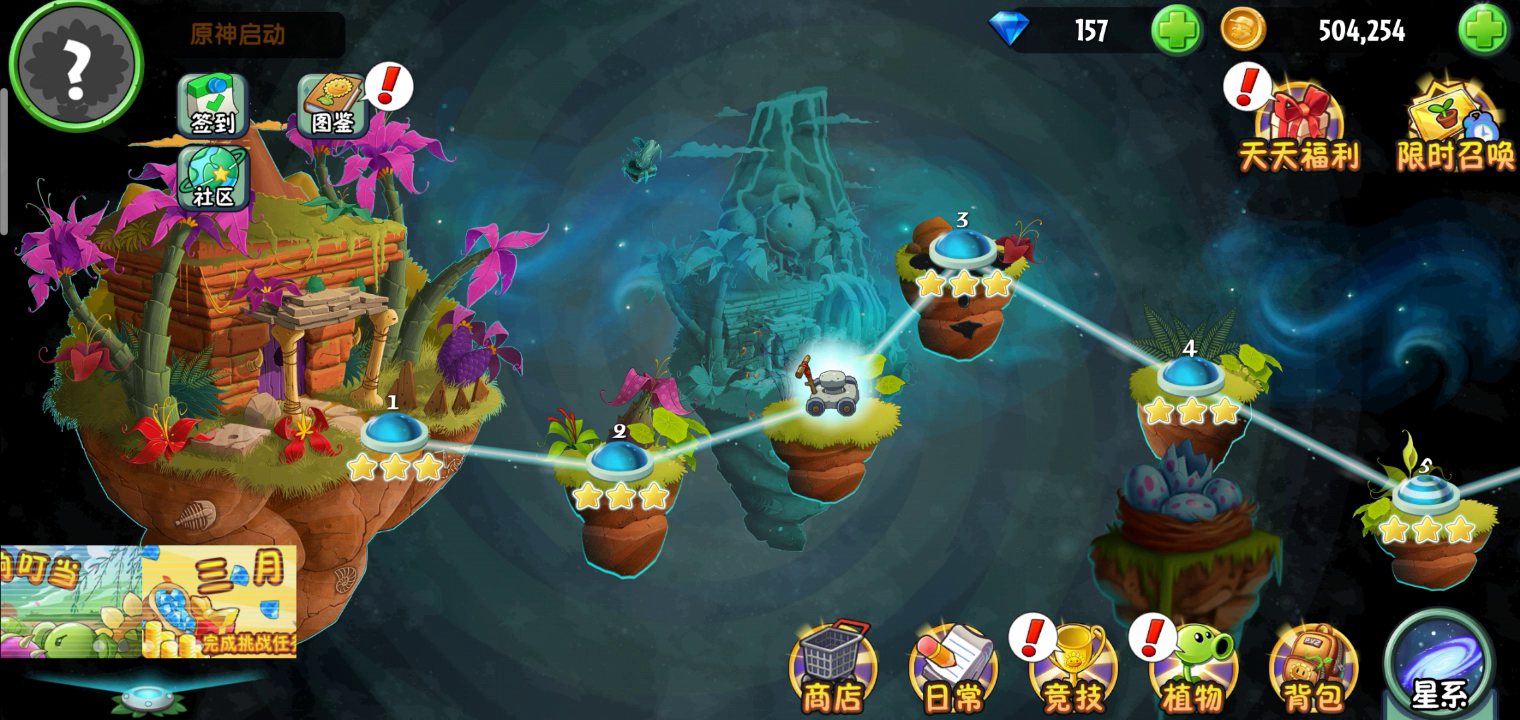Open the 天天福利 daily gift box
The height and width of the screenshot is (720, 1520).
pos(1299,125)
